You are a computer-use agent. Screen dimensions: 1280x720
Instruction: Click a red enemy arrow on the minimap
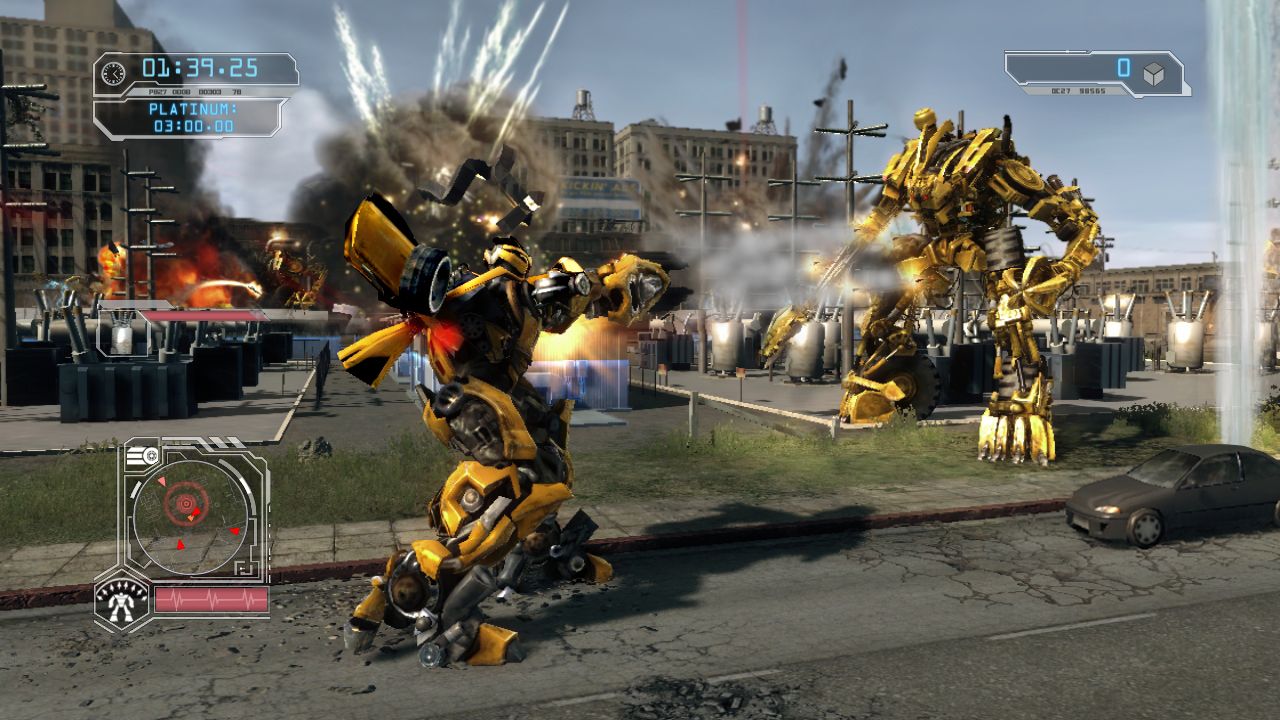[x=236, y=532]
